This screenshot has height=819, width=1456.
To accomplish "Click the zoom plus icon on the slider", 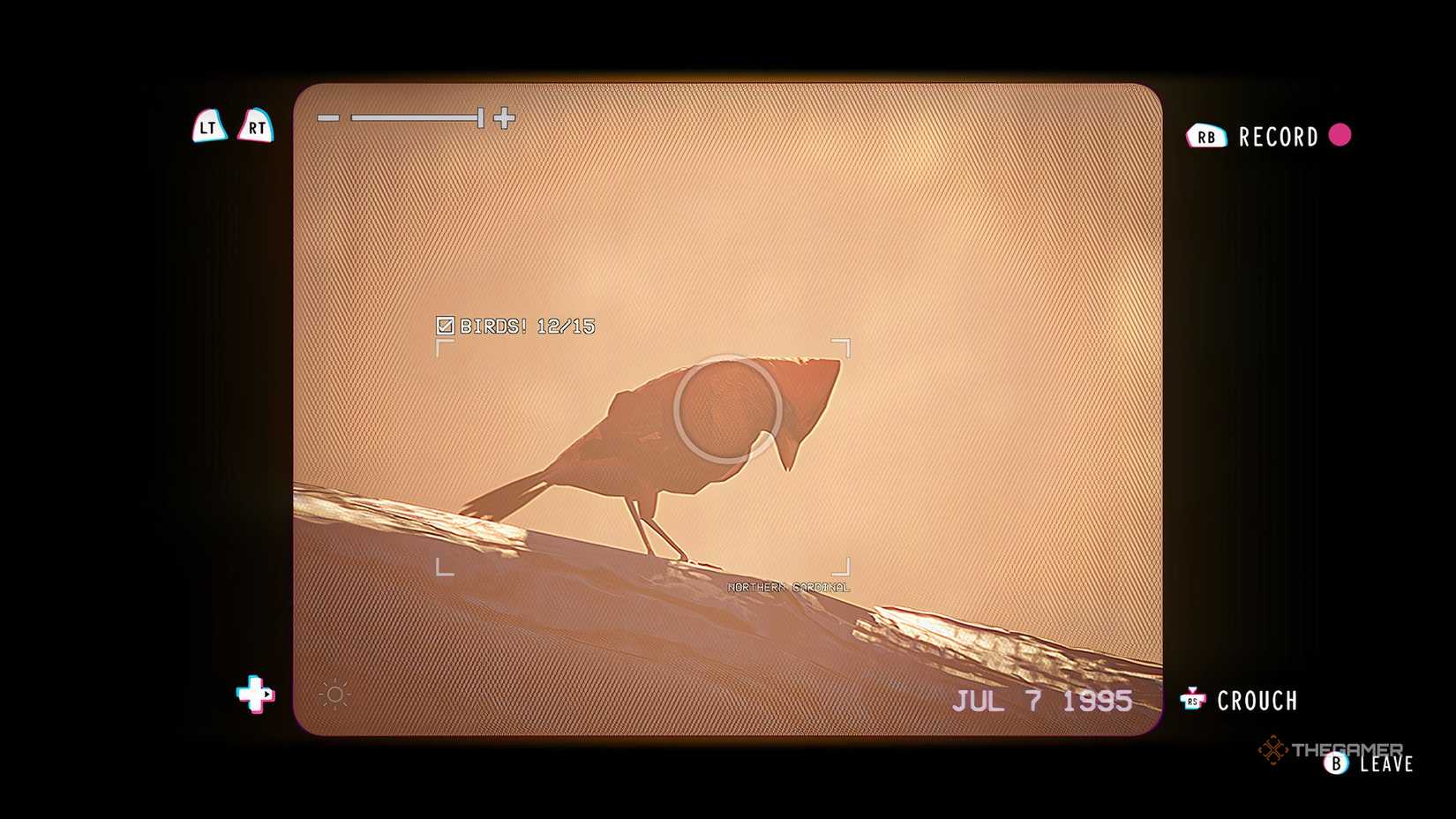I will (503, 117).
